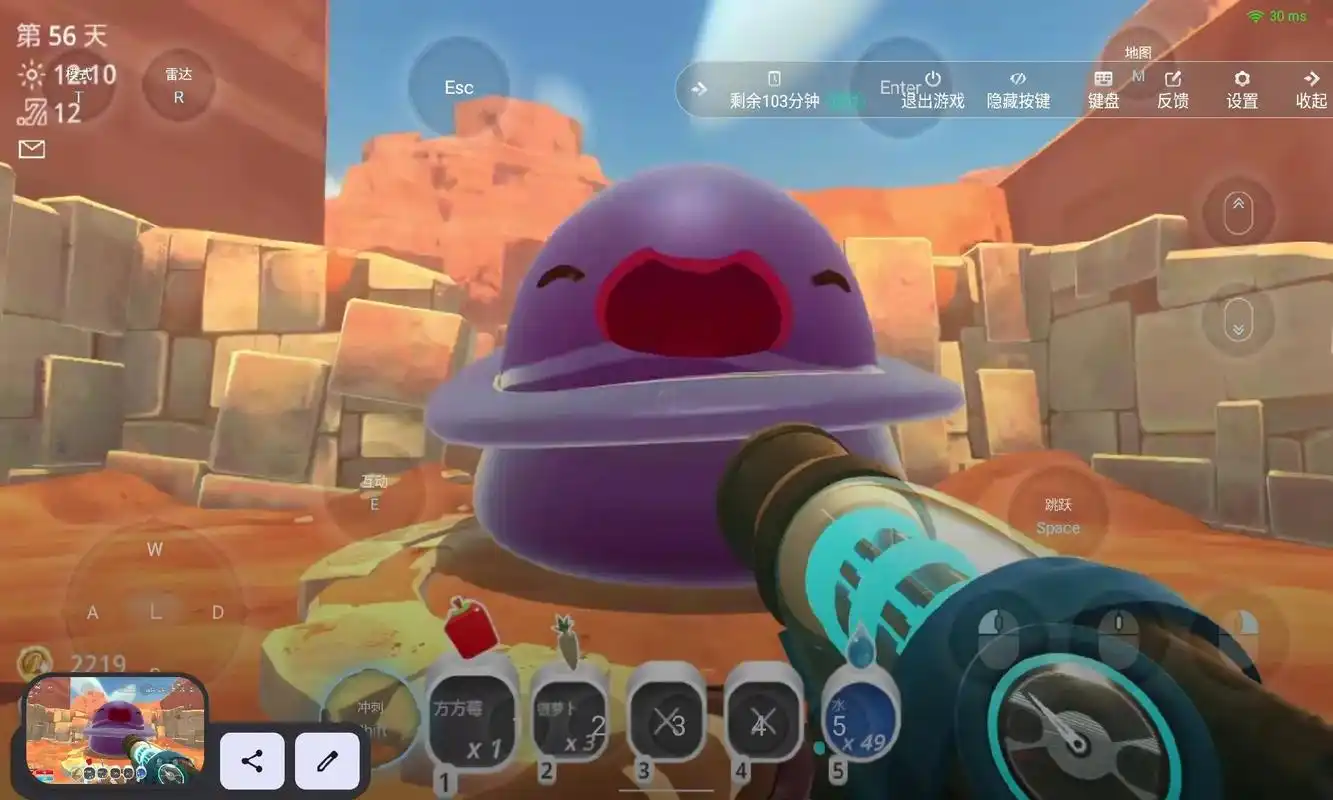Tap the on-screen Esc button

point(459,88)
